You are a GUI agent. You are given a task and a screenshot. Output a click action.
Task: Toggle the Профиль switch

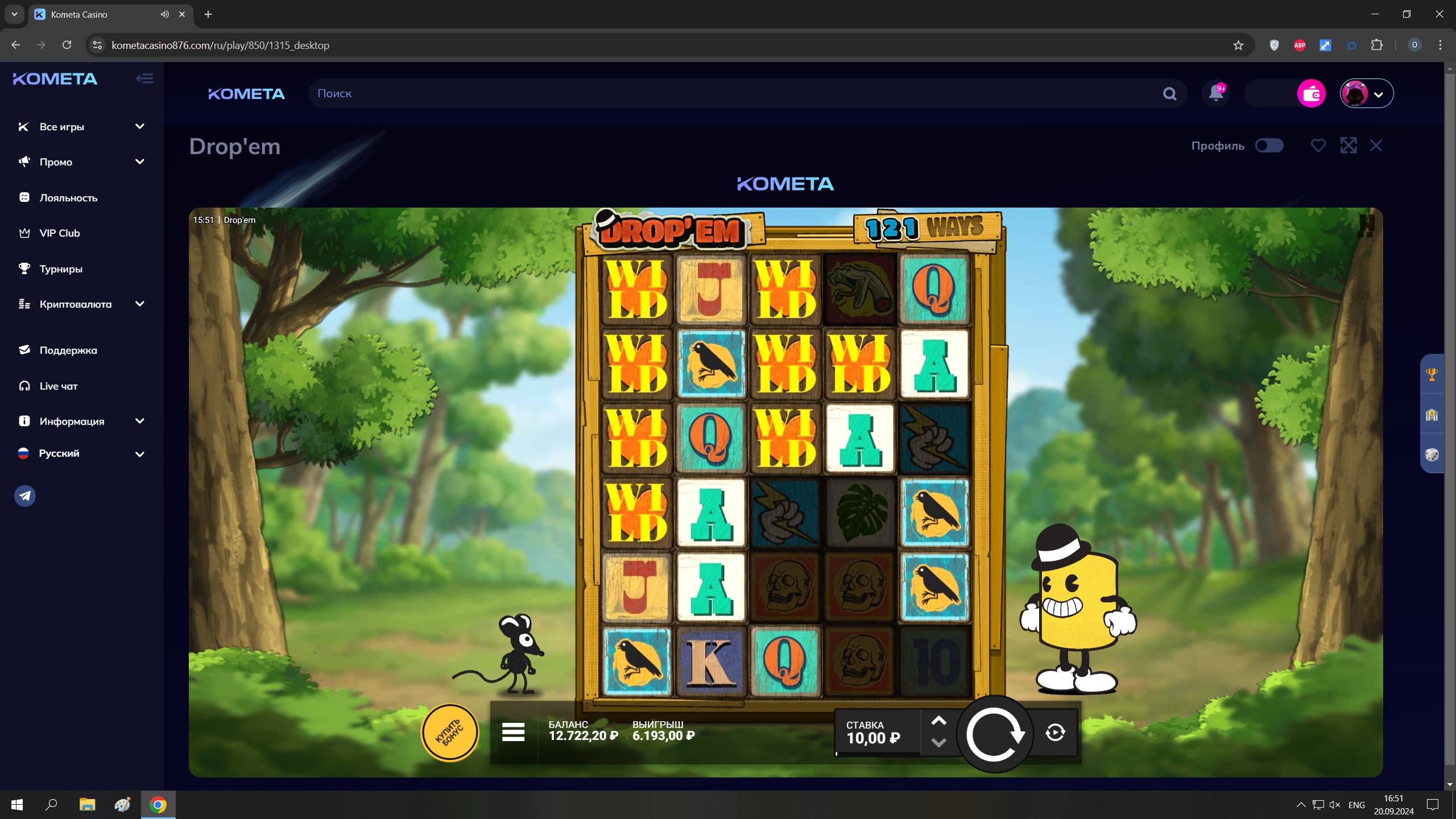point(1269,146)
